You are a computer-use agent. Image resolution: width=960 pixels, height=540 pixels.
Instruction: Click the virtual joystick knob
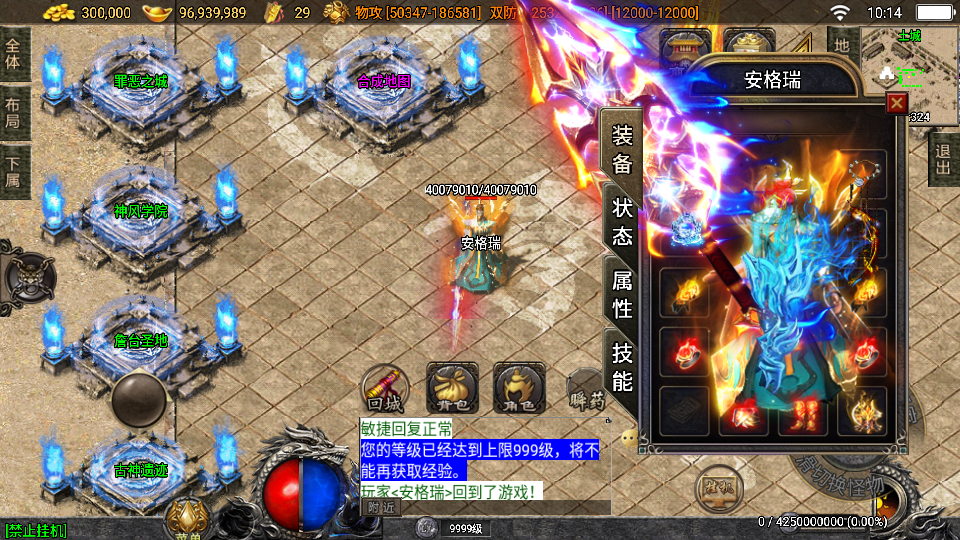point(138,398)
